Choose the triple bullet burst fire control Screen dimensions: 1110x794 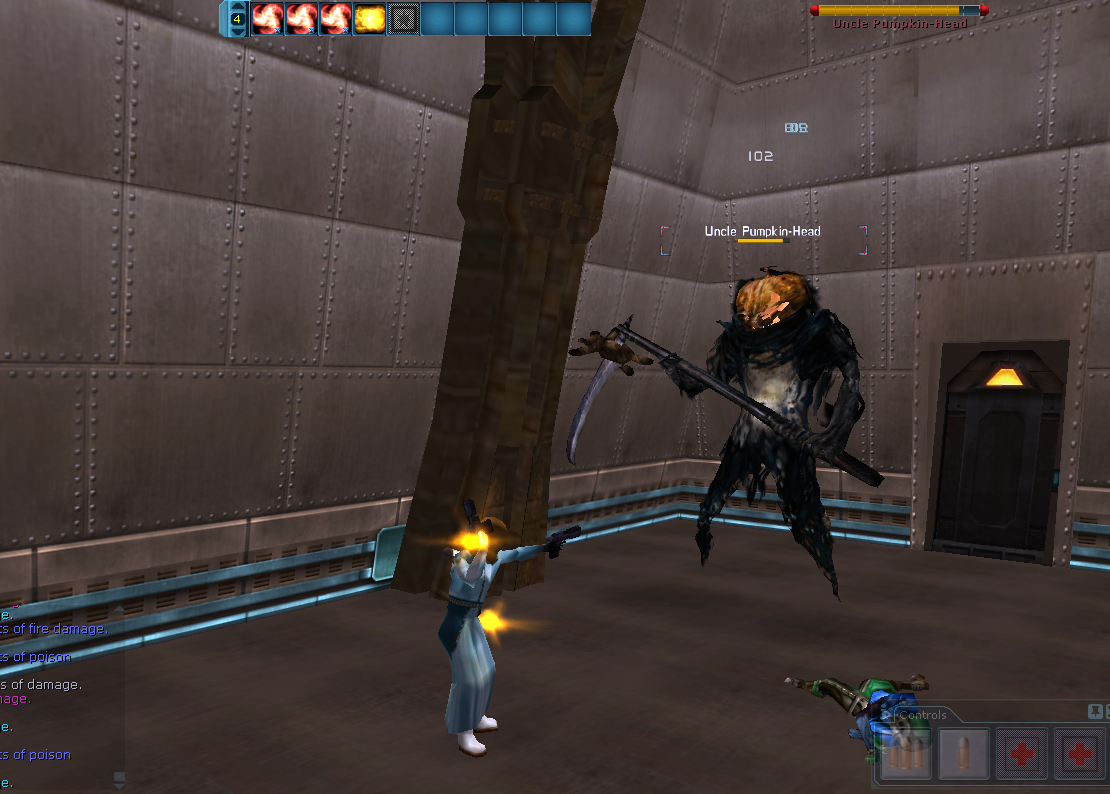pos(906,754)
